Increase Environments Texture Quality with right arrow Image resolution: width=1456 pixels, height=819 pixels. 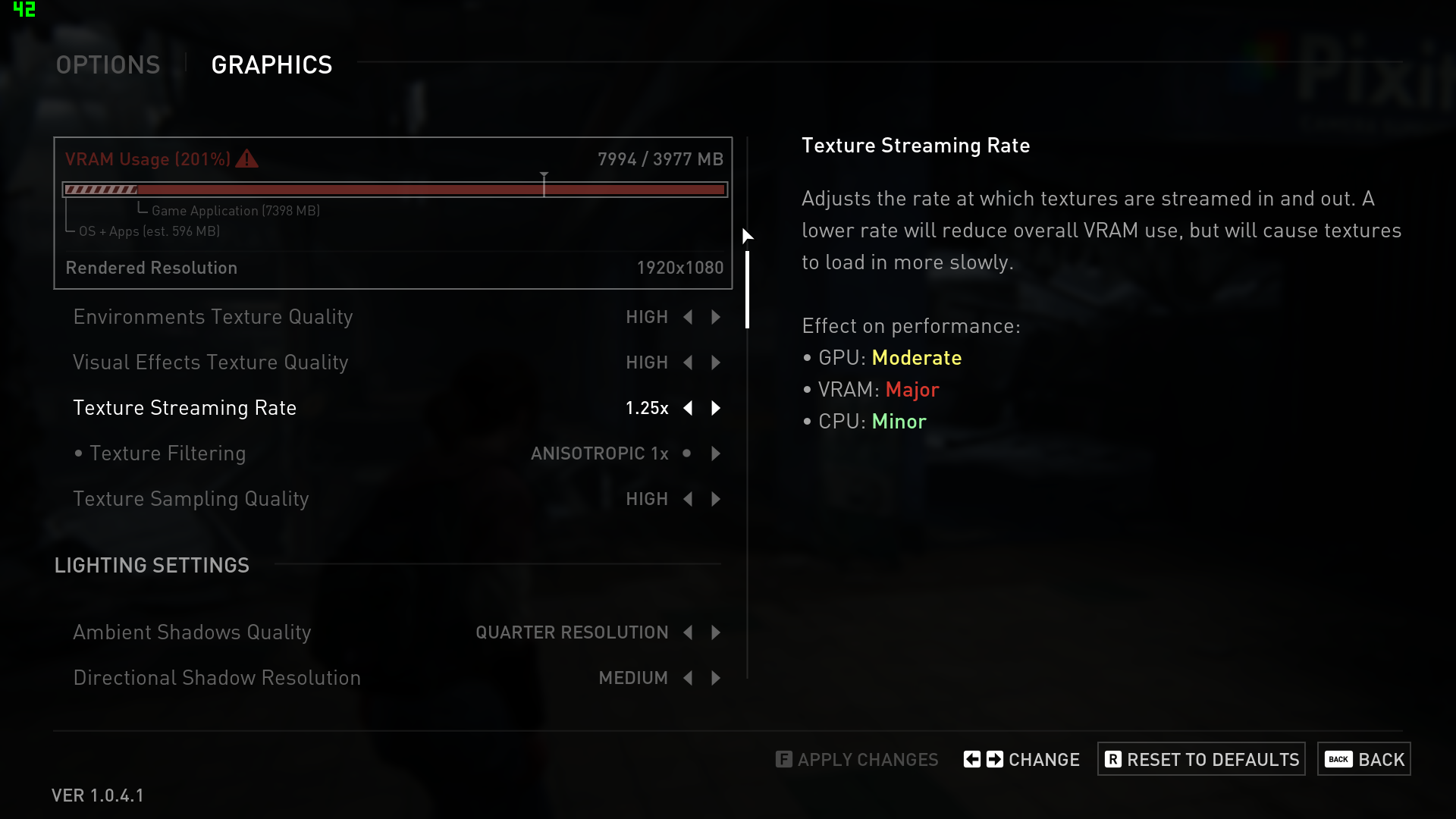[x=716, y=317]
